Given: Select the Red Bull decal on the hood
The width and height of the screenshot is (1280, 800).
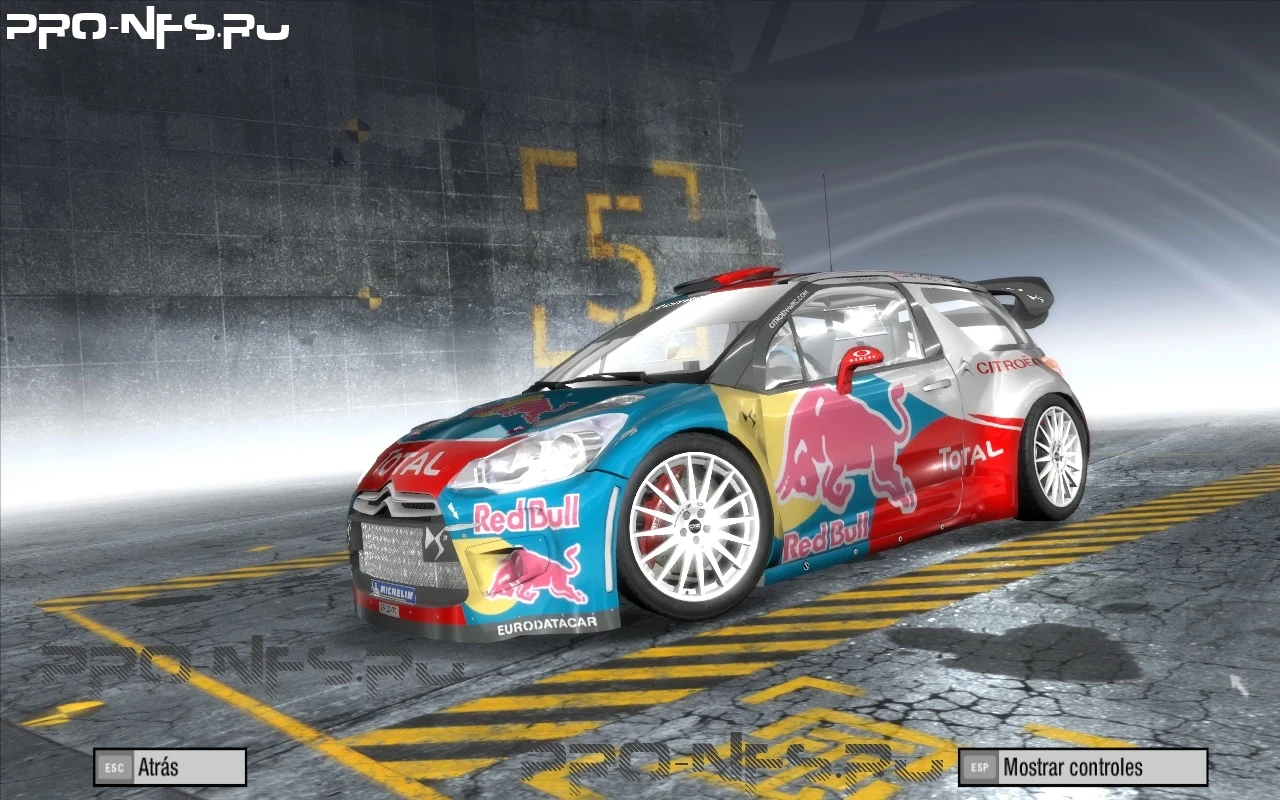Looking at the screenshot, I should [519, 409].
